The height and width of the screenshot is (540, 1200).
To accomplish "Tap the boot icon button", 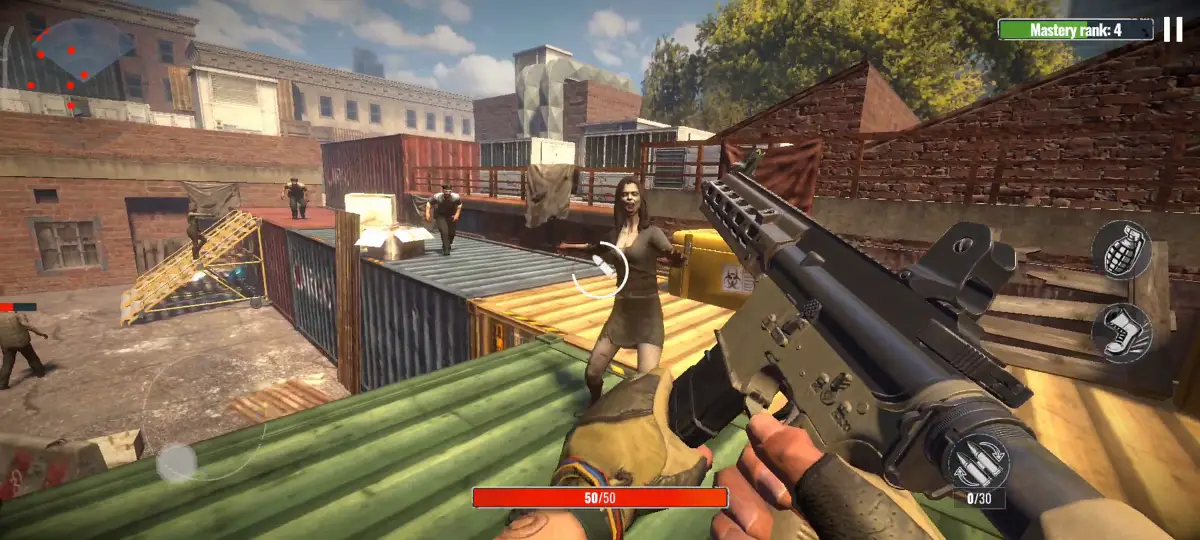I will (x=1121, y=333).
